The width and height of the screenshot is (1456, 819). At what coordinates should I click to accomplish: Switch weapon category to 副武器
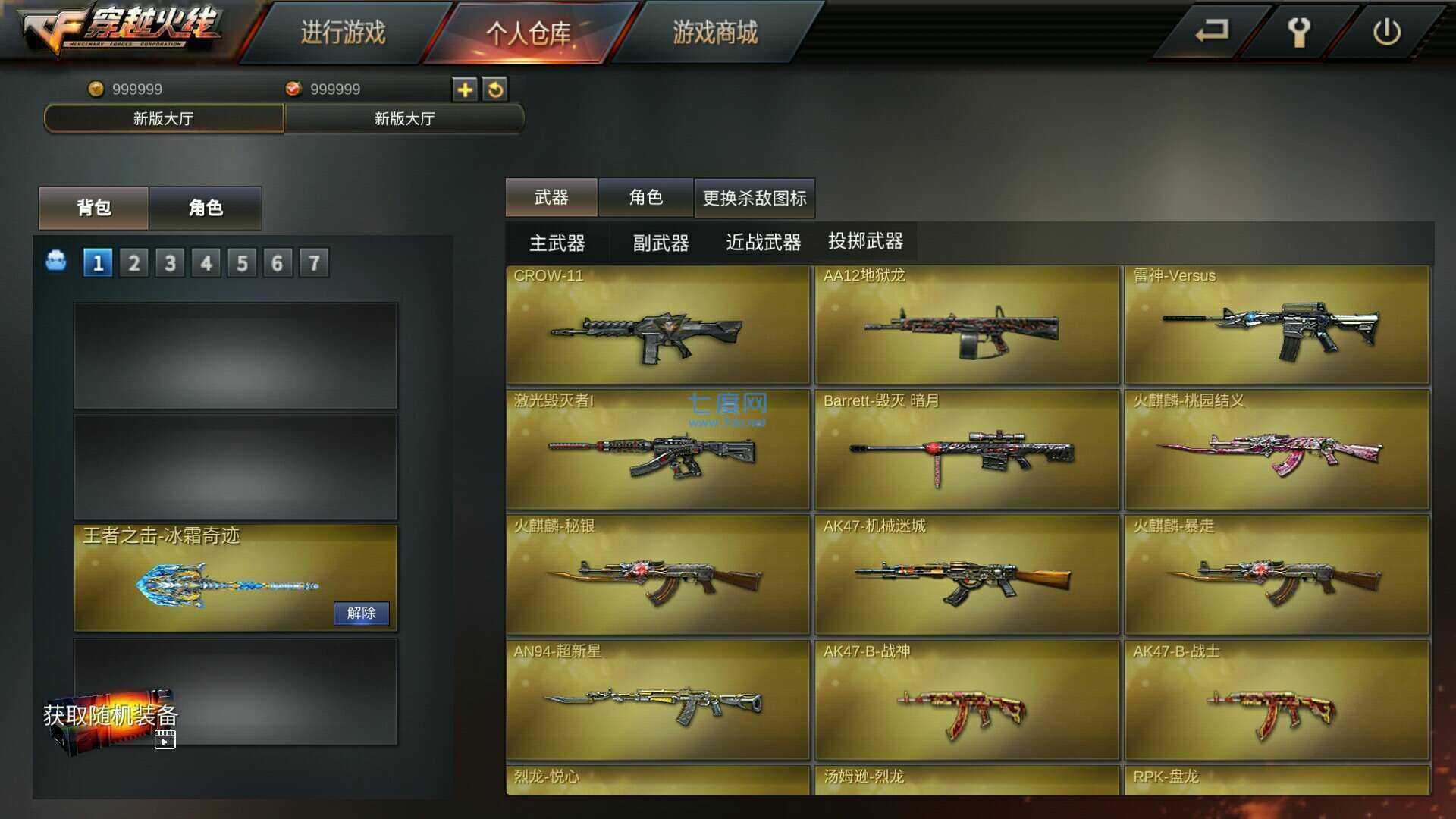[x=661, y=242]
